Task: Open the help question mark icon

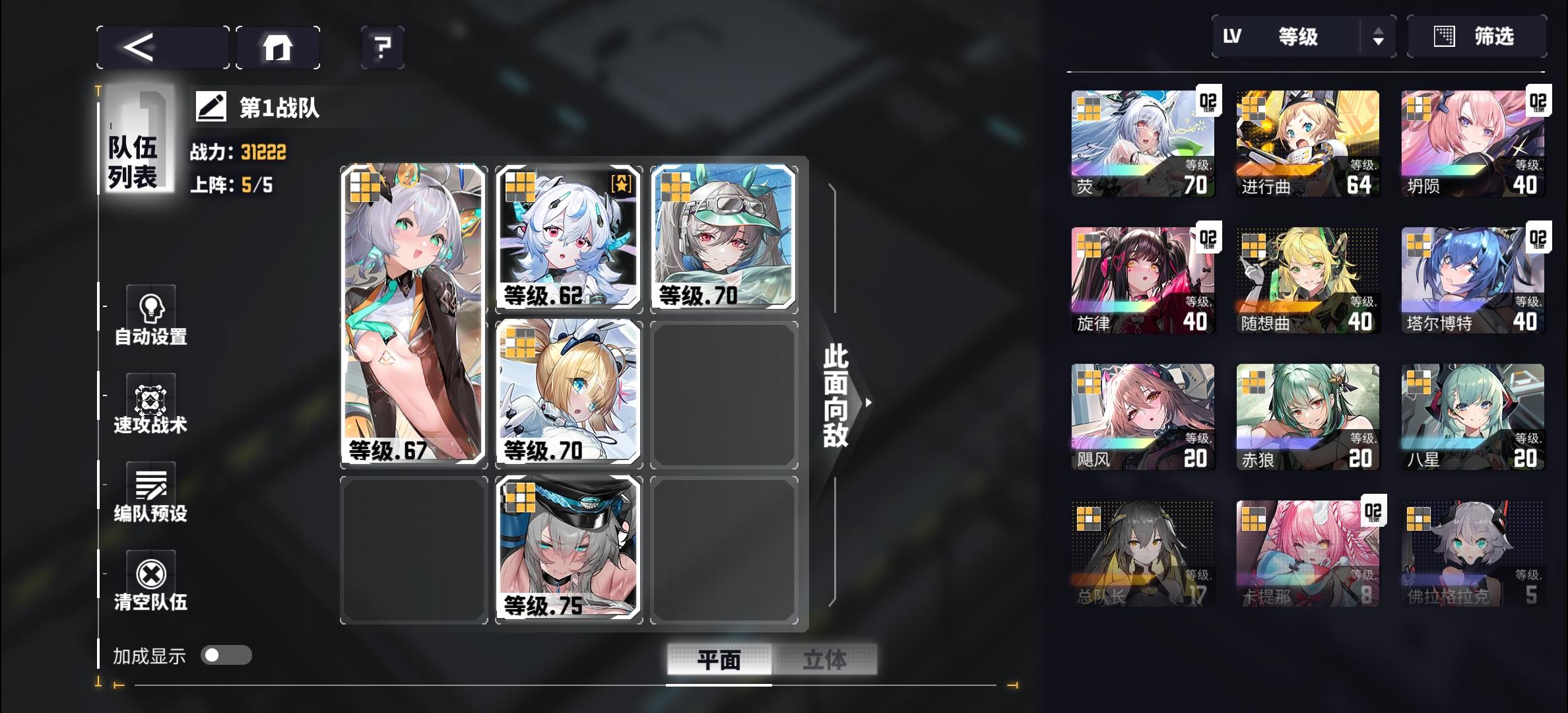Action: [381, 47]
